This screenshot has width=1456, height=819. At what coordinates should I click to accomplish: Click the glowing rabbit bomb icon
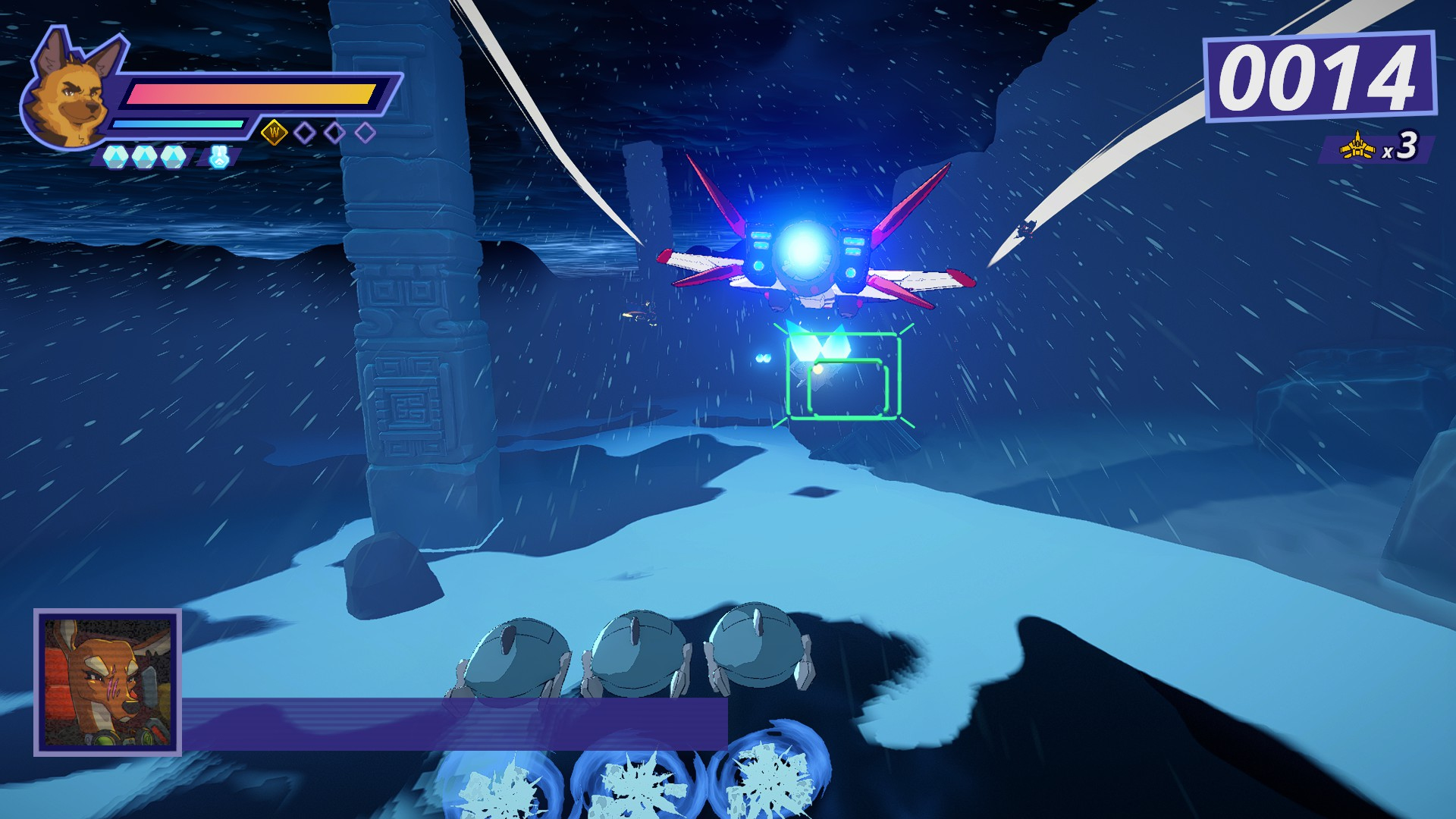point(218,156)
